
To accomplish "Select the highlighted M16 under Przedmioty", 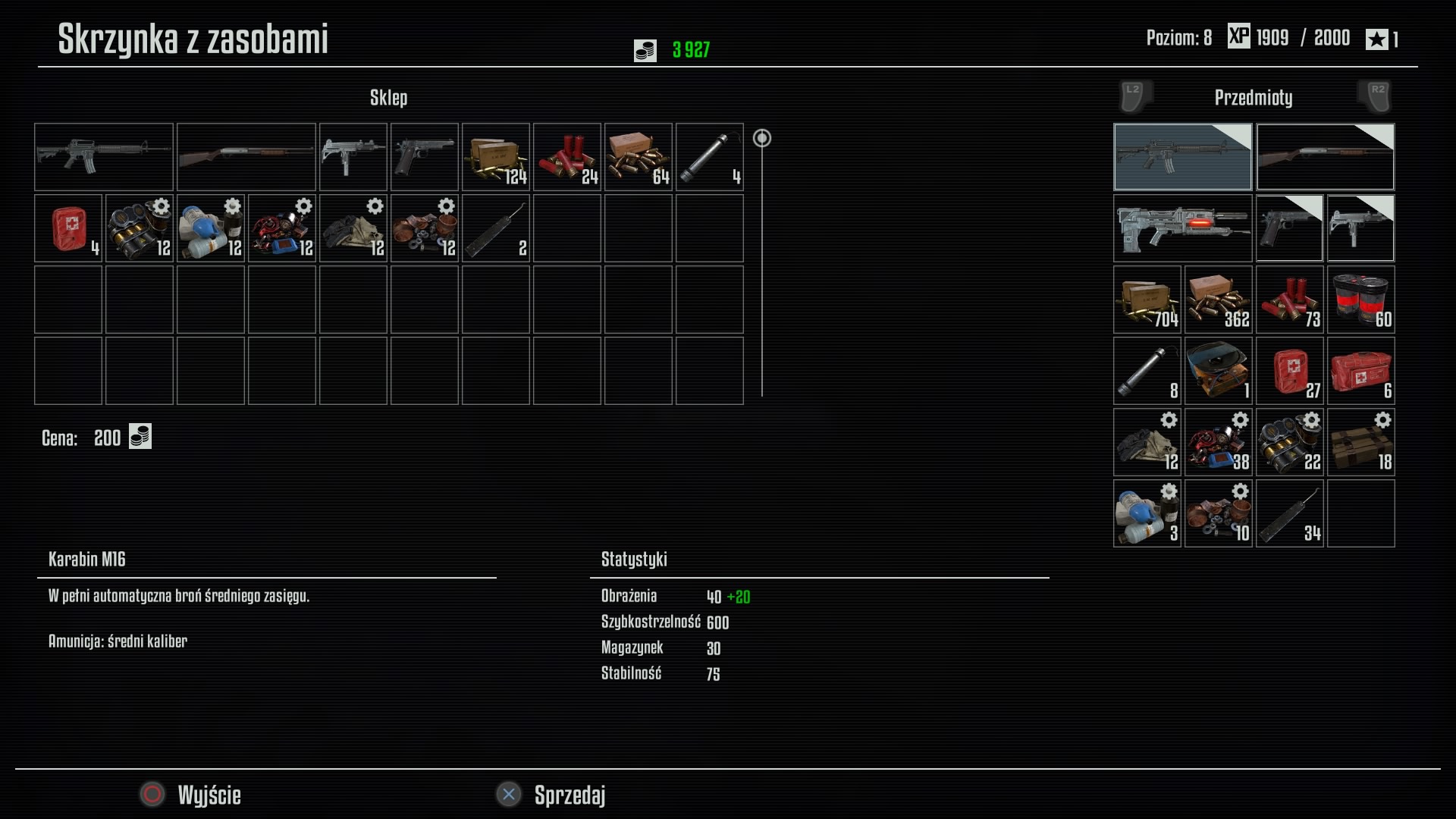I will coord(1182,157).
